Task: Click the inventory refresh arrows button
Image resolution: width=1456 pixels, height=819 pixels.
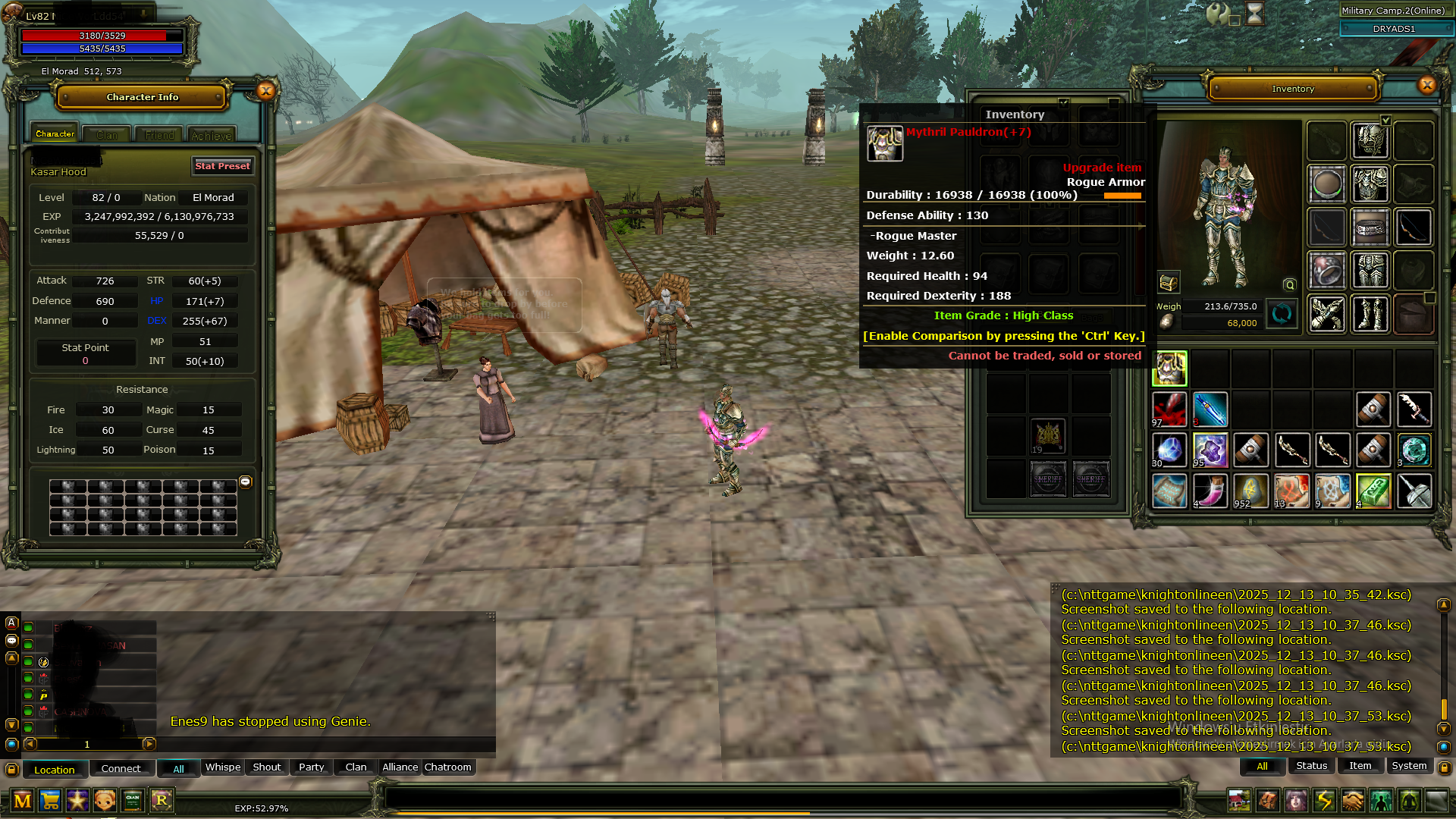Action: pyautogui.click(x=1282, y=313)
